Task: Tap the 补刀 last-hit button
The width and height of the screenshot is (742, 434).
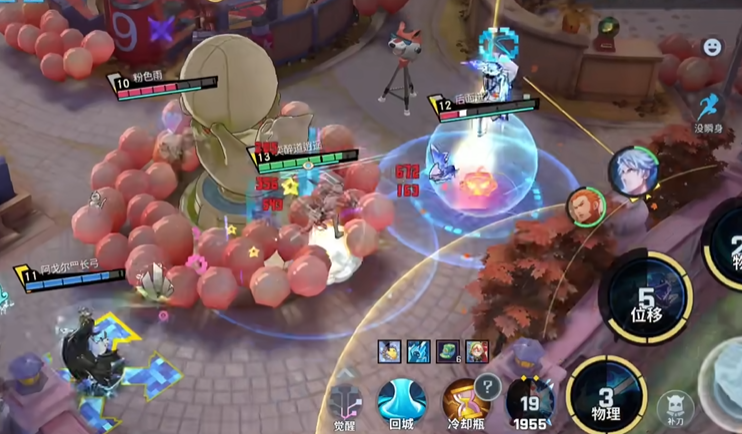Action: (675, 406)
